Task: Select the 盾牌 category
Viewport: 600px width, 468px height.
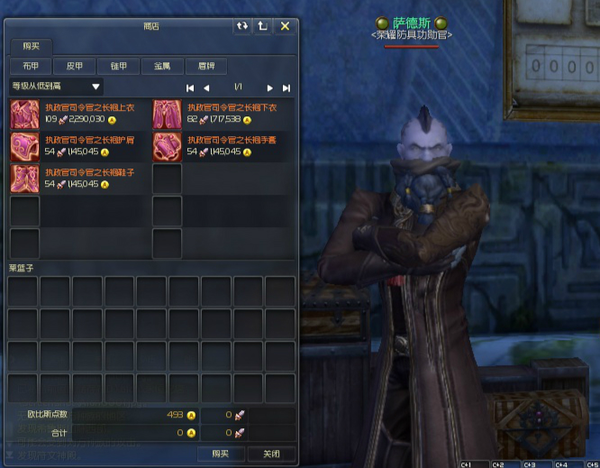Action: pyautogui.click(x=206, y=66)
